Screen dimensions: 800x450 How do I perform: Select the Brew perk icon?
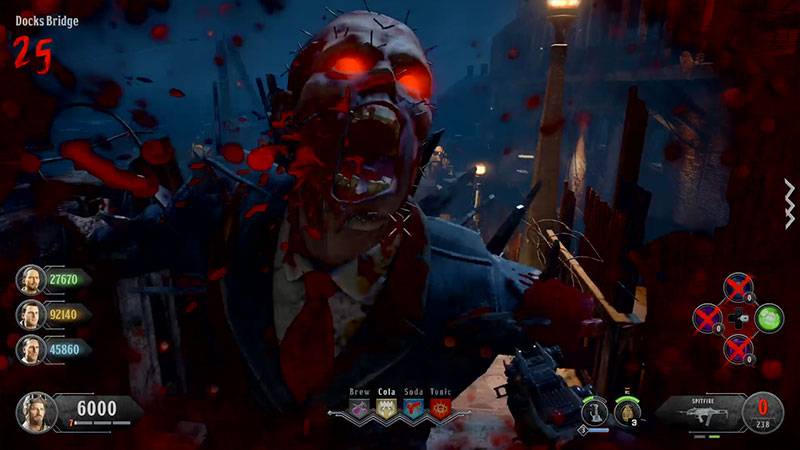(x=358, y=408)
